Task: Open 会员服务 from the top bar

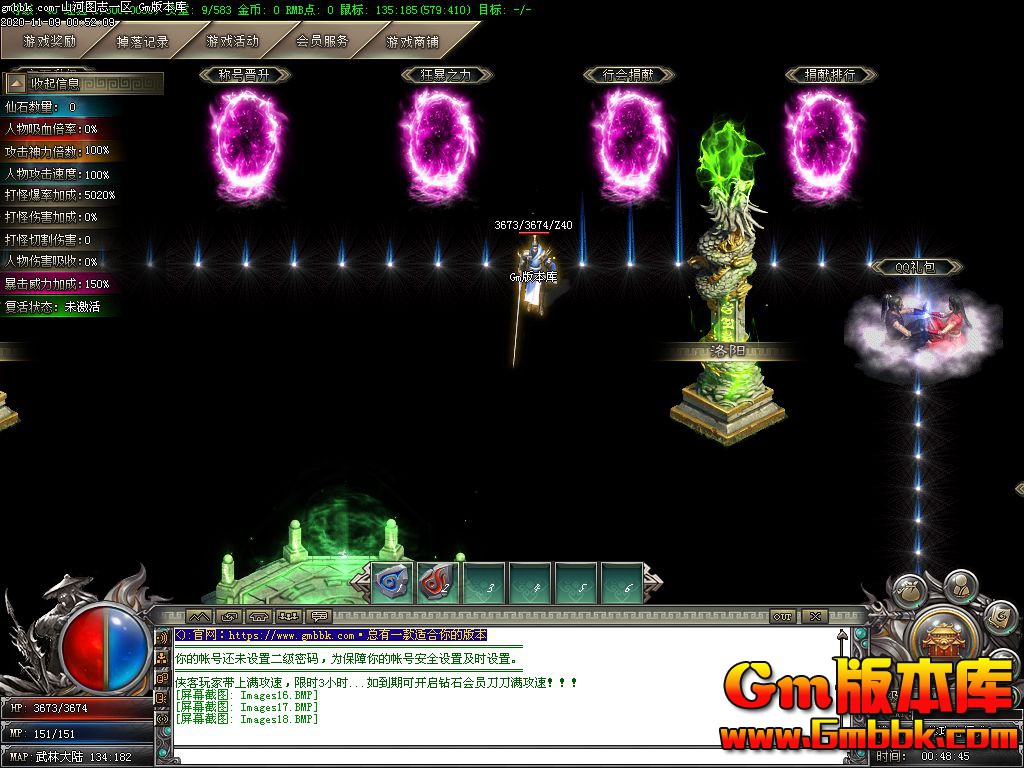Action: click(322, 42)
